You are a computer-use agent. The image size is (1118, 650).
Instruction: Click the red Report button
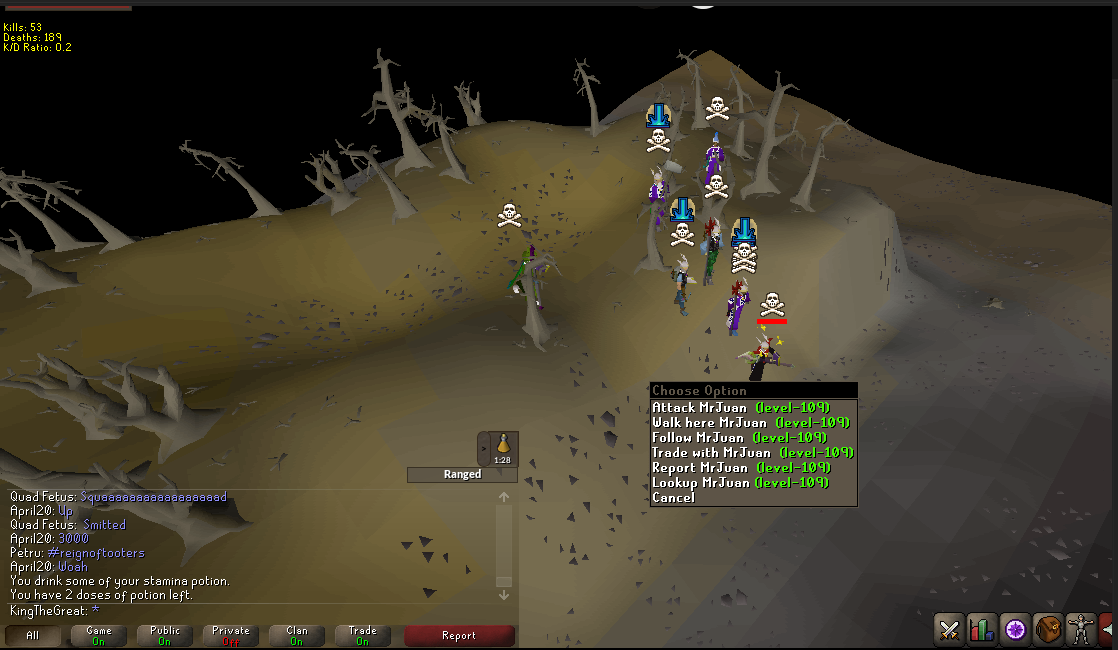pyautogui.click(x=459, y=636)
